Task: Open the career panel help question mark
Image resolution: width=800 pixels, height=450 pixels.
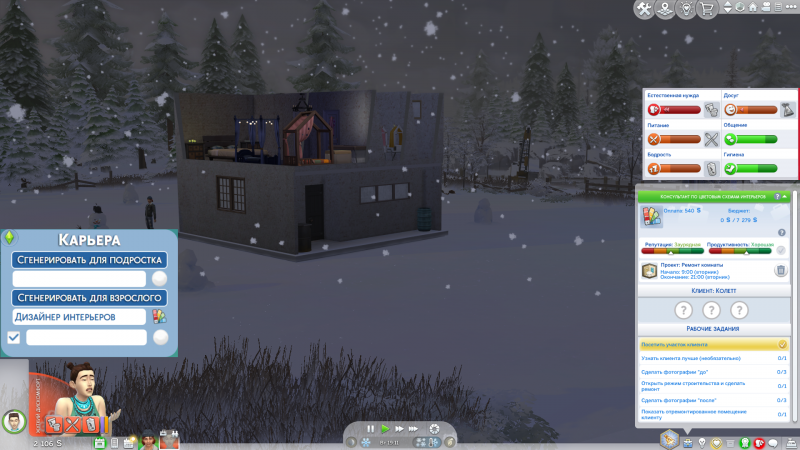Action: tap(779, 197)
